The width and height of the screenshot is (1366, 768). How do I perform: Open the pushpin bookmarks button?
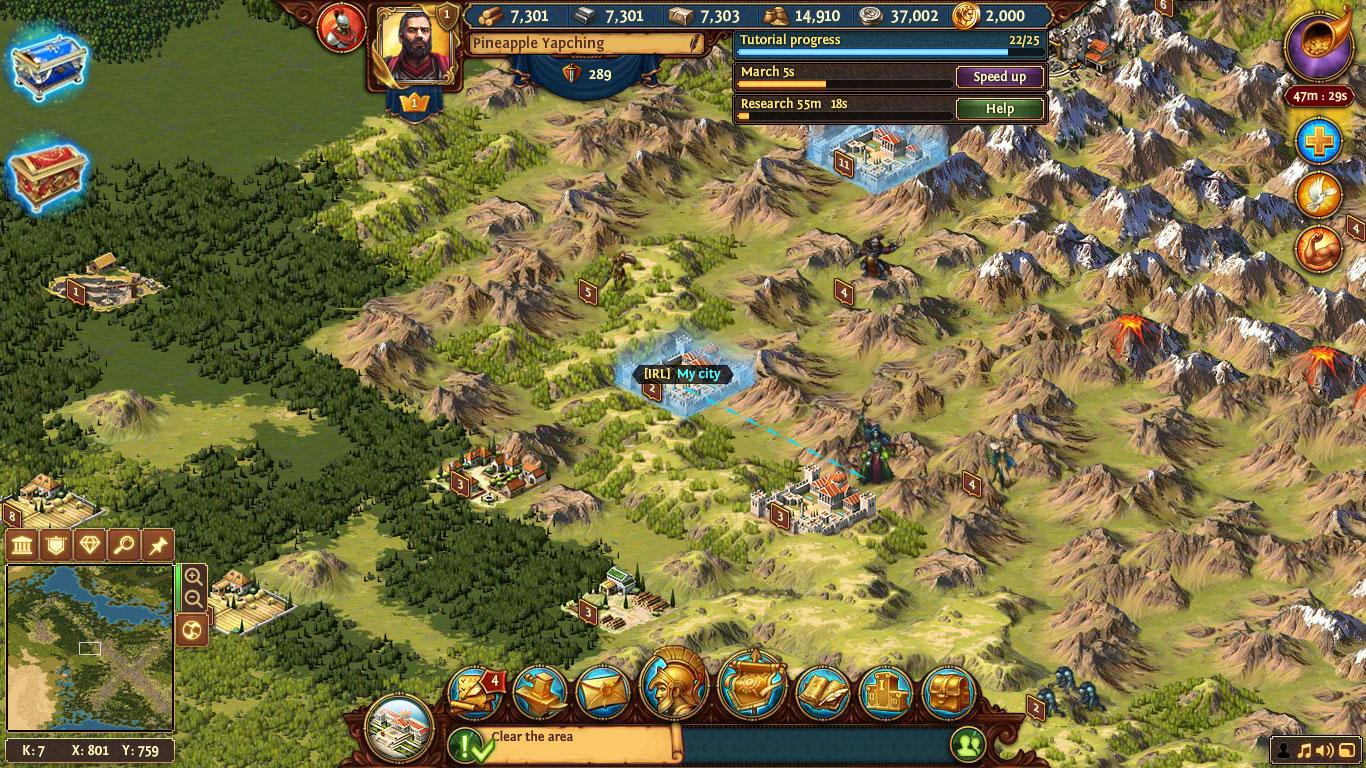tap(157, 545)
